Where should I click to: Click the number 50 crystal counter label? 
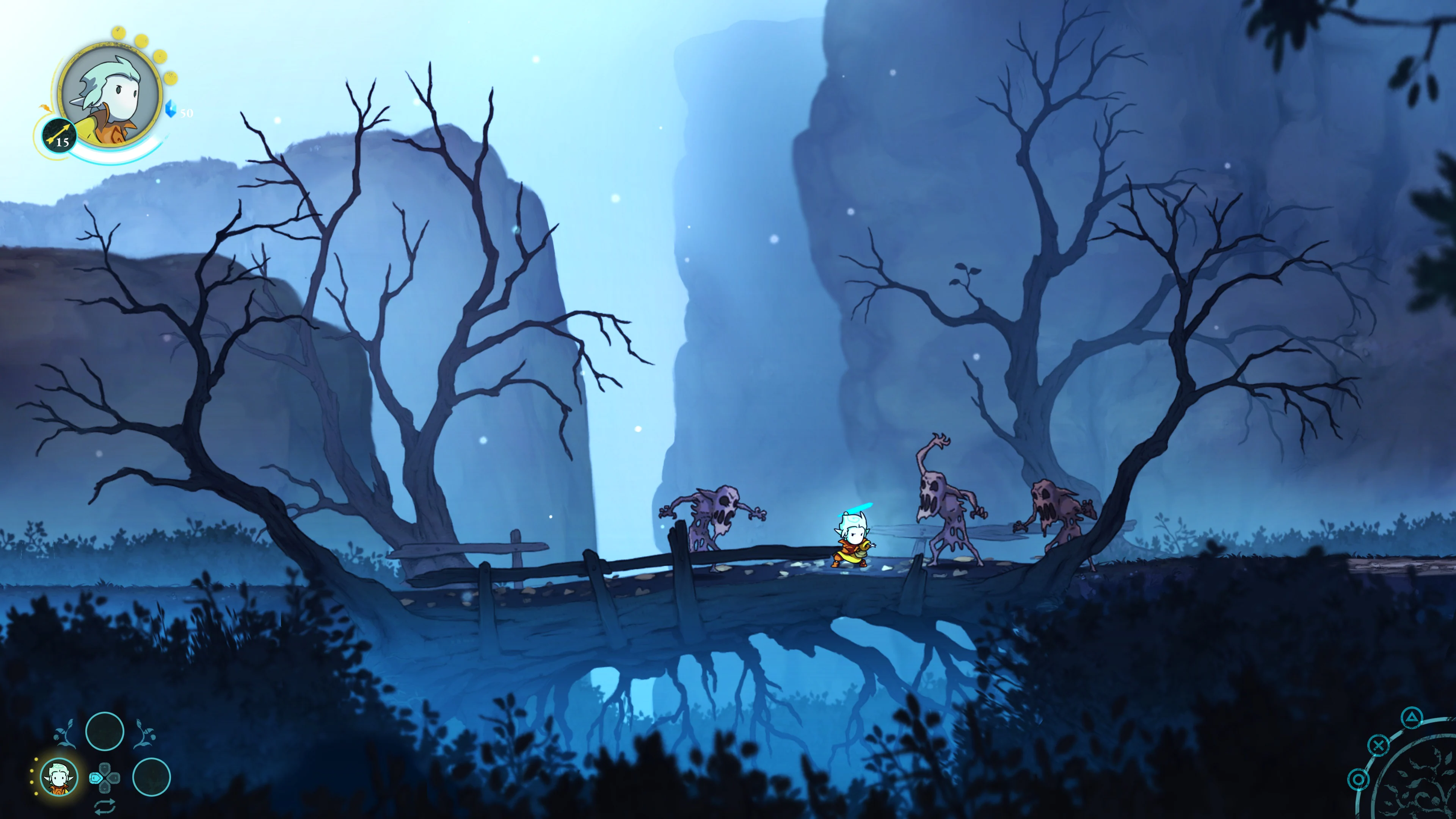point(187,113)
